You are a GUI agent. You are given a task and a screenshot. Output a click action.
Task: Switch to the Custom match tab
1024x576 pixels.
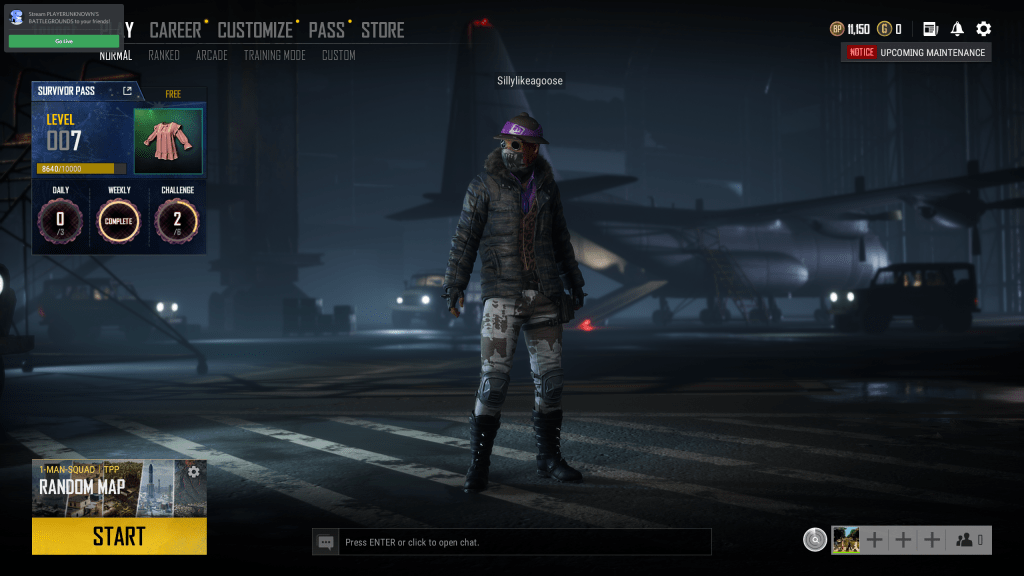coord(338,56)
